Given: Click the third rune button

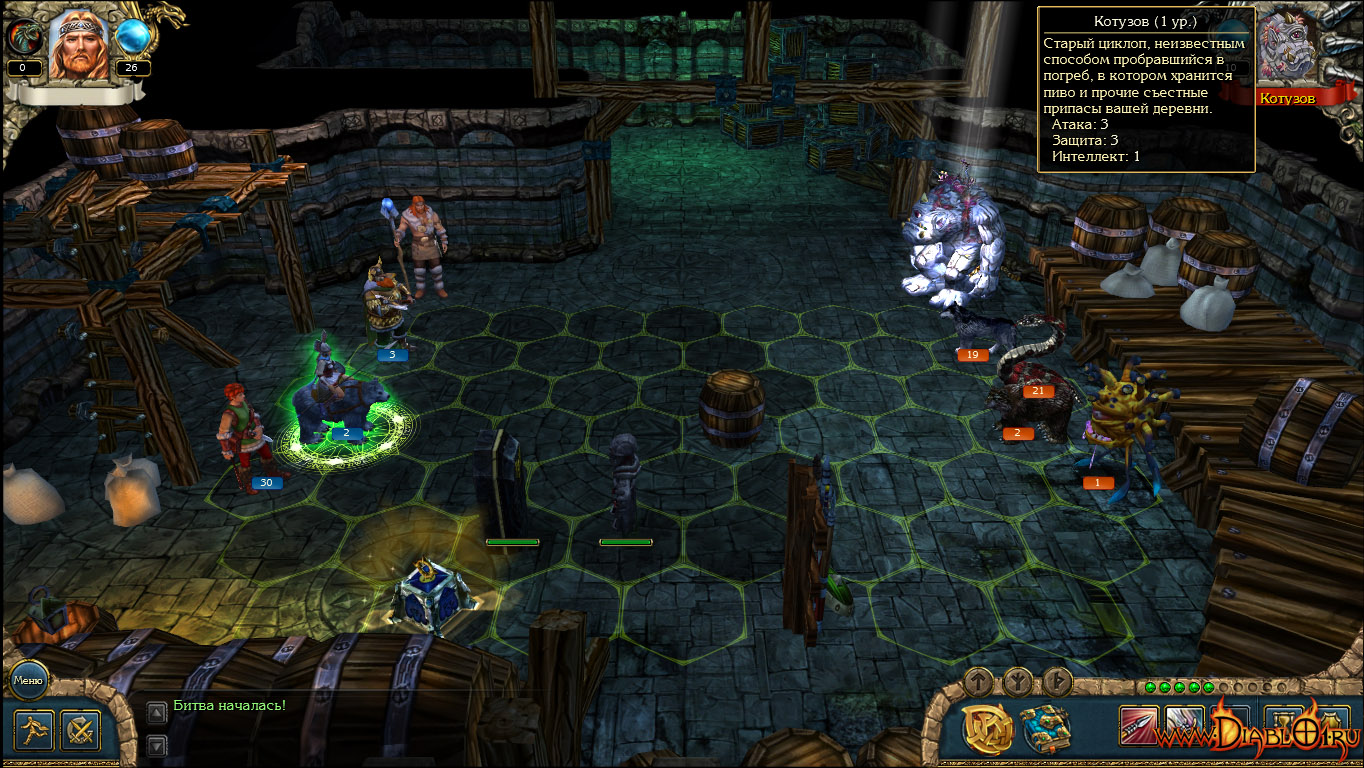Looking at the screenshot, I should pos(1058,683).
